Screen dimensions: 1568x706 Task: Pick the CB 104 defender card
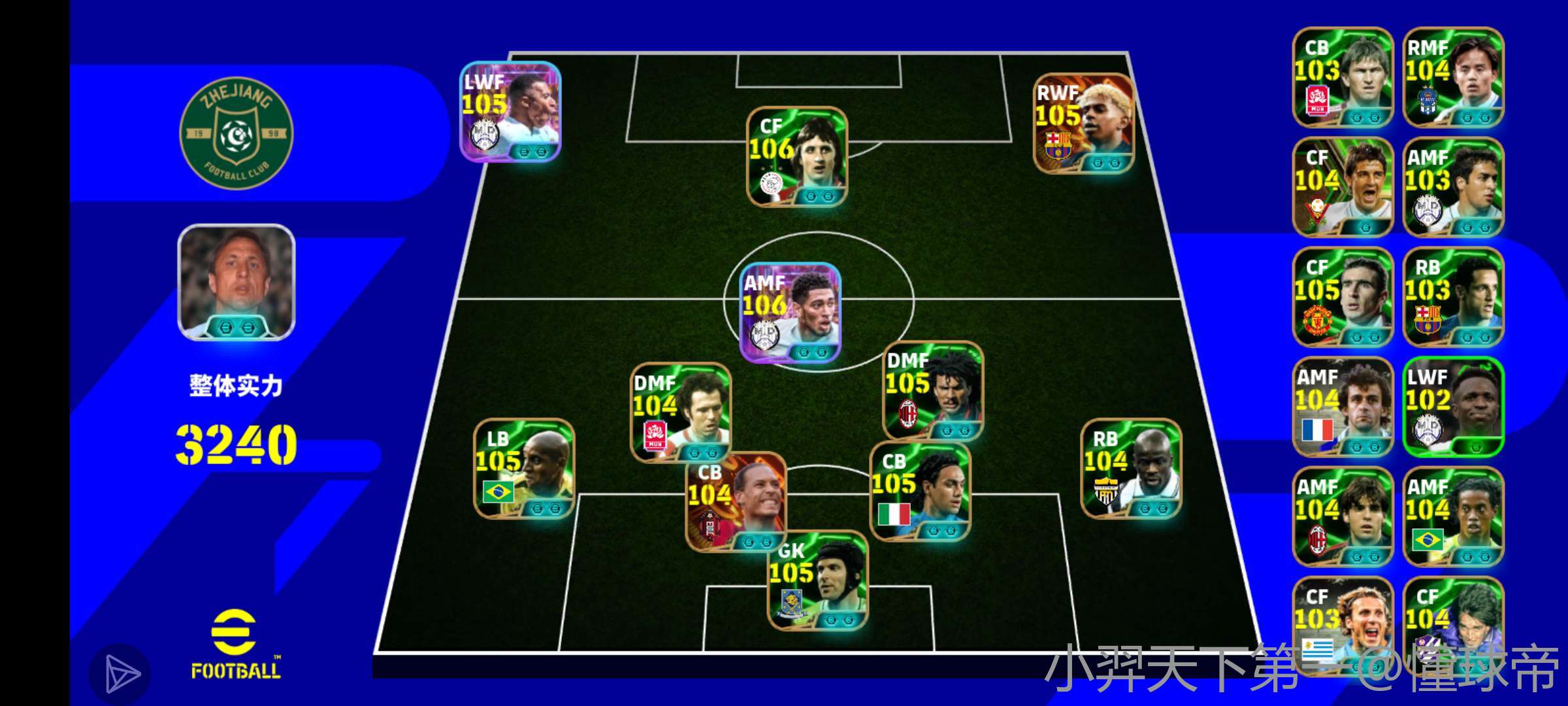pos(736,501)
